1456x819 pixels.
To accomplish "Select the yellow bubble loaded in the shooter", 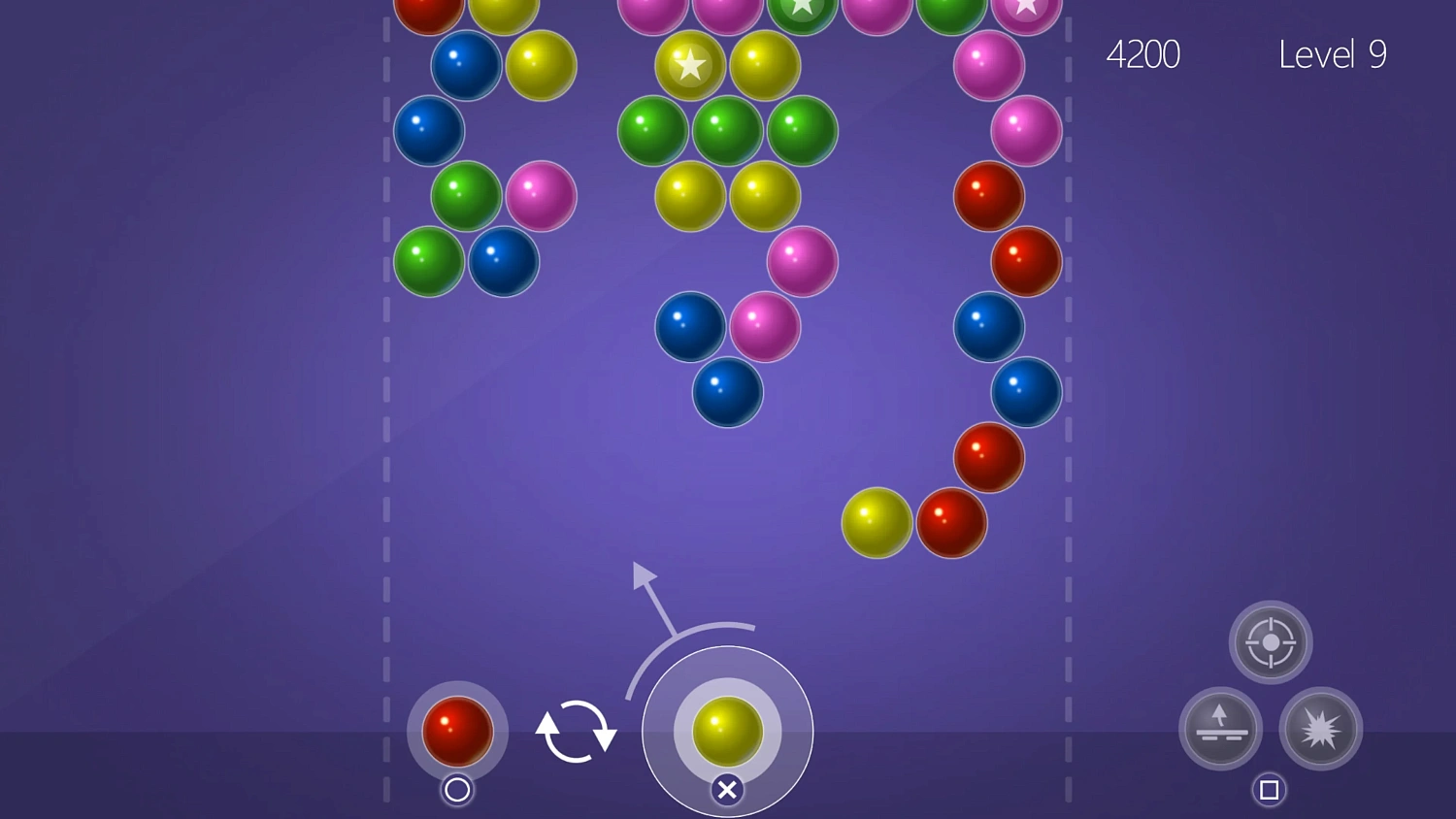I will (727, 733).
